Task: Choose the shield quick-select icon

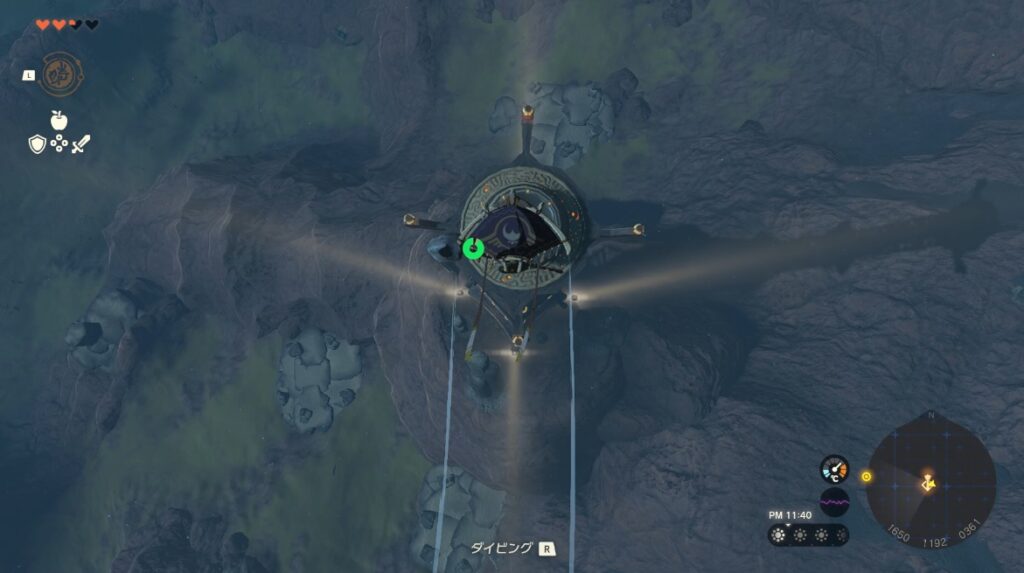Action: (x=37, y=144)
